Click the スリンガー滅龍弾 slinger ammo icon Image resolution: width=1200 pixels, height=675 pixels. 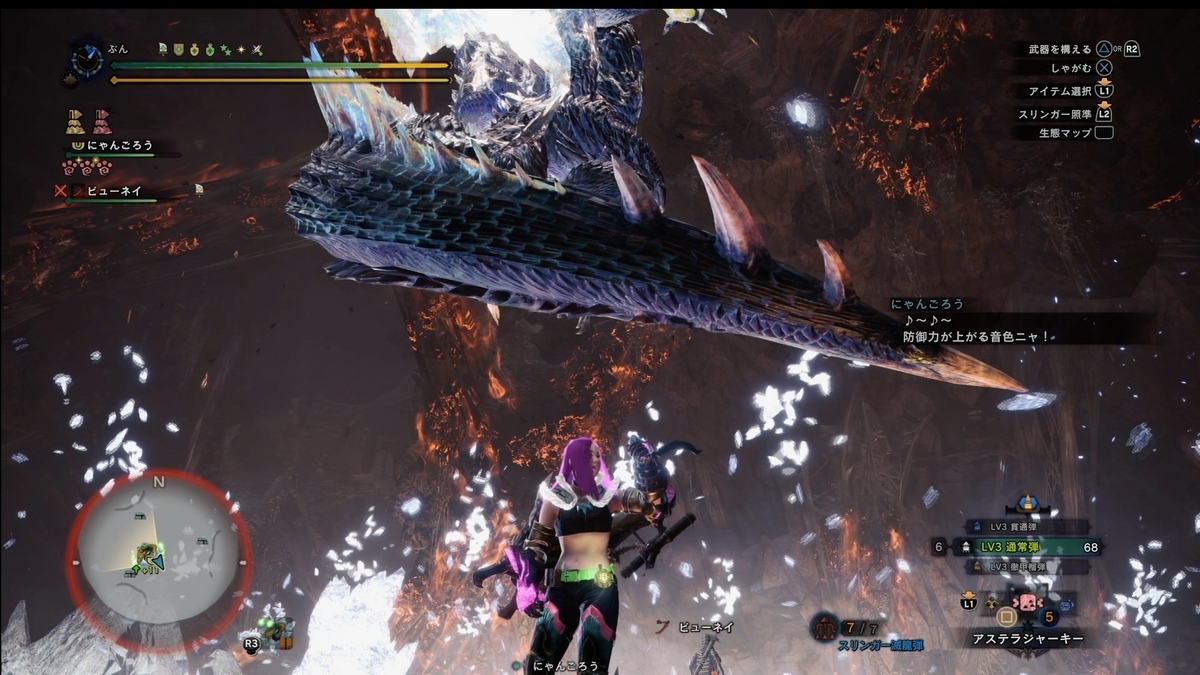coord(825,627)
